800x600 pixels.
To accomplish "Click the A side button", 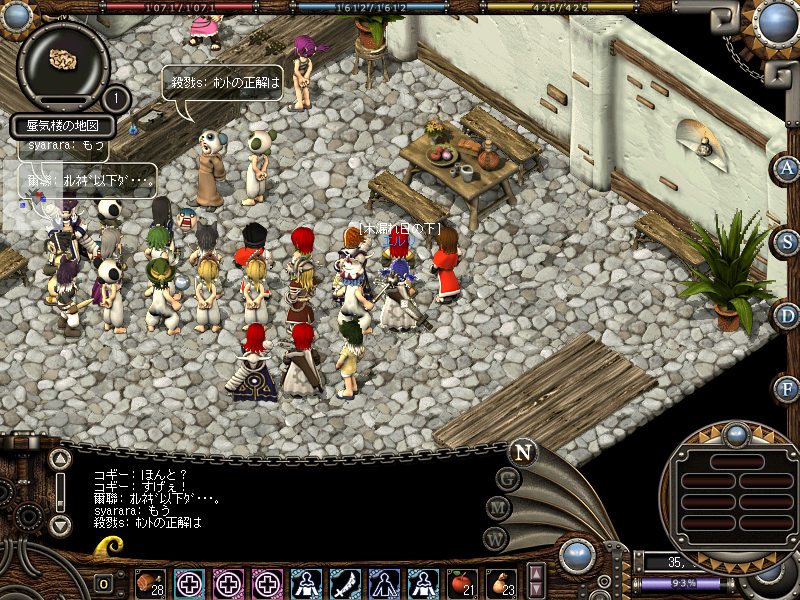I will (x=787, y=168).
